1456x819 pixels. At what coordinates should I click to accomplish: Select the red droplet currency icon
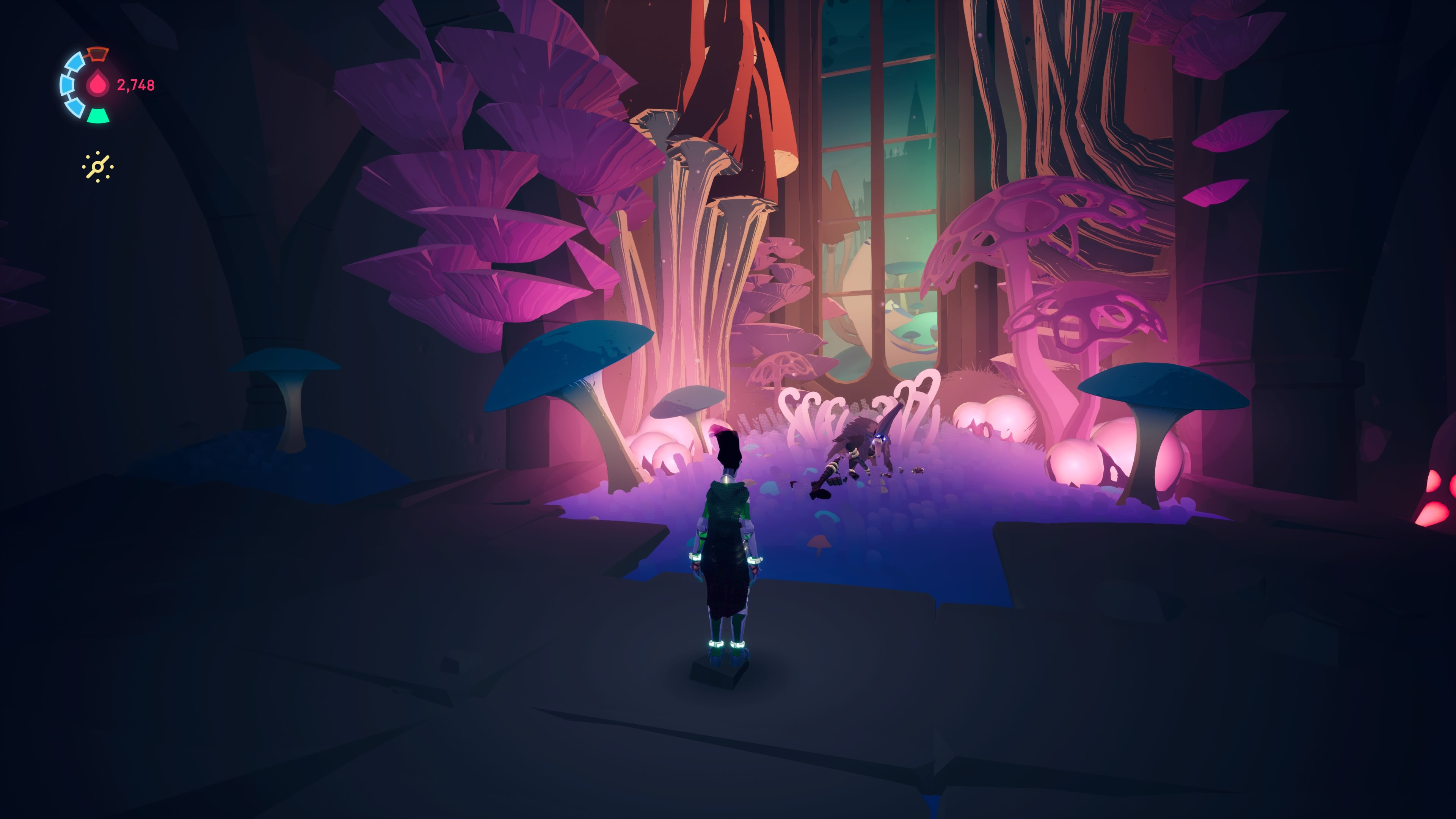(98, 85)
